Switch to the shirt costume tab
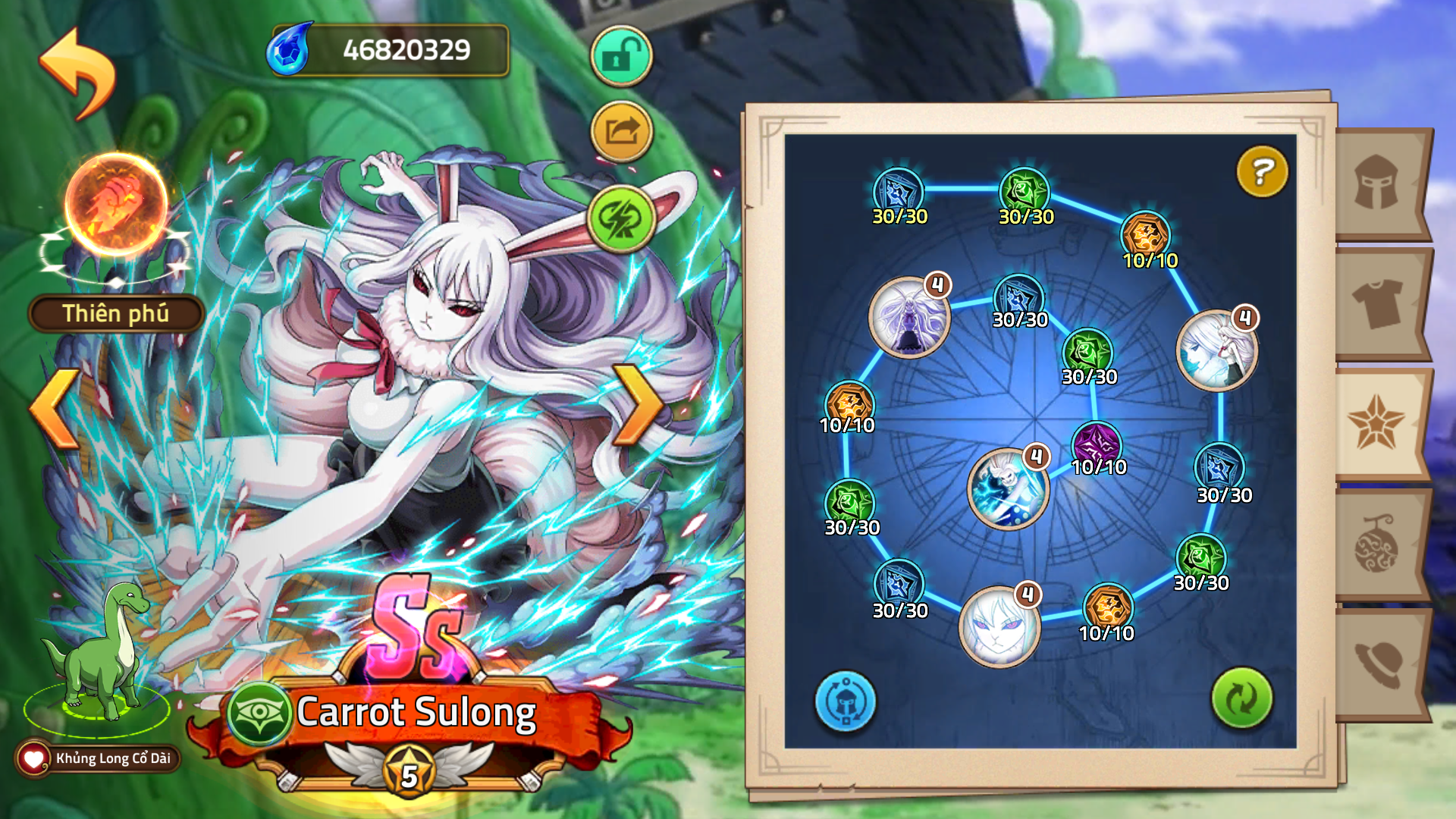 [x=1379, y=303]
